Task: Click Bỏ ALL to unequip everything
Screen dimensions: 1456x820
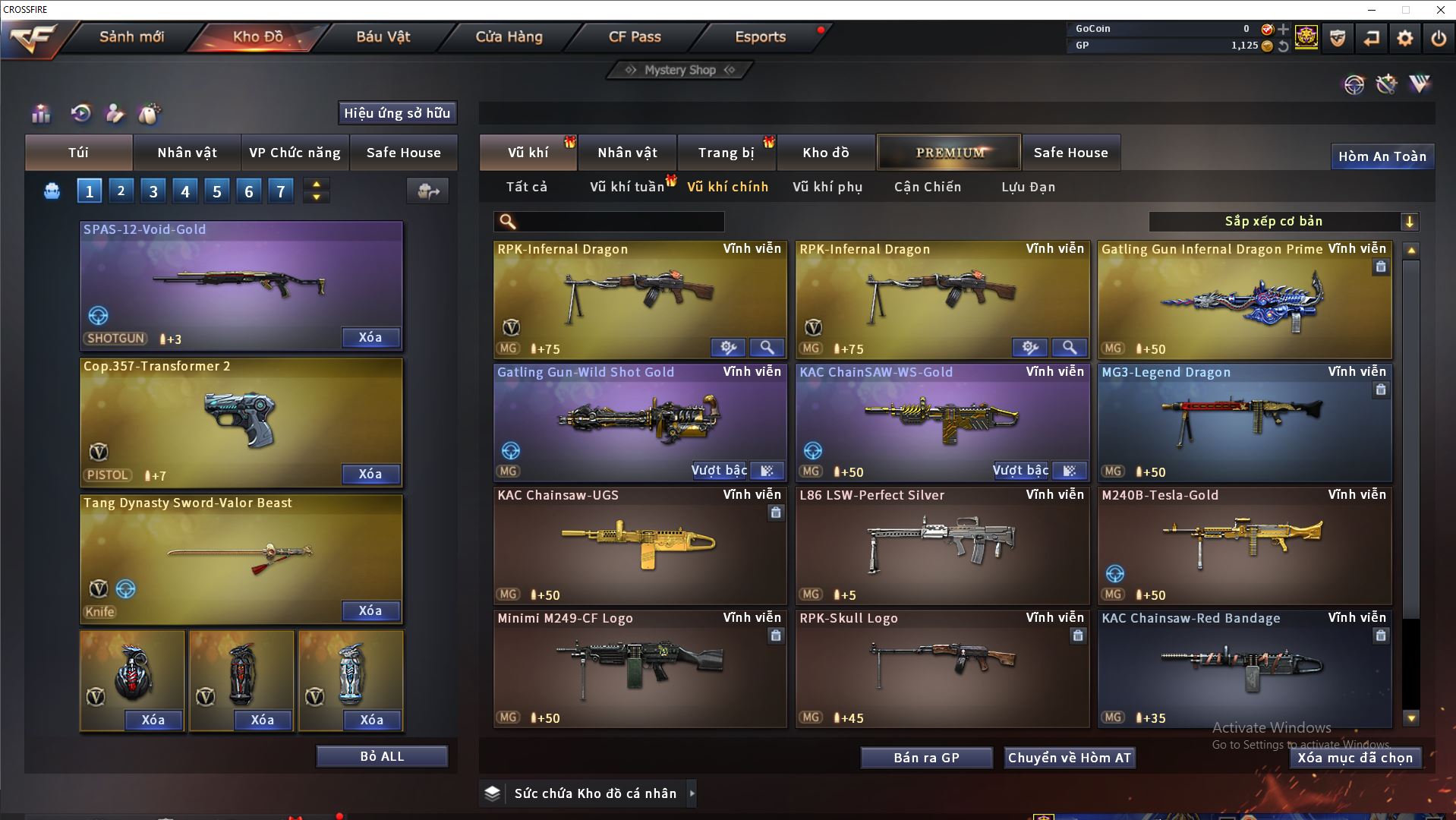Action: (382, 756)
